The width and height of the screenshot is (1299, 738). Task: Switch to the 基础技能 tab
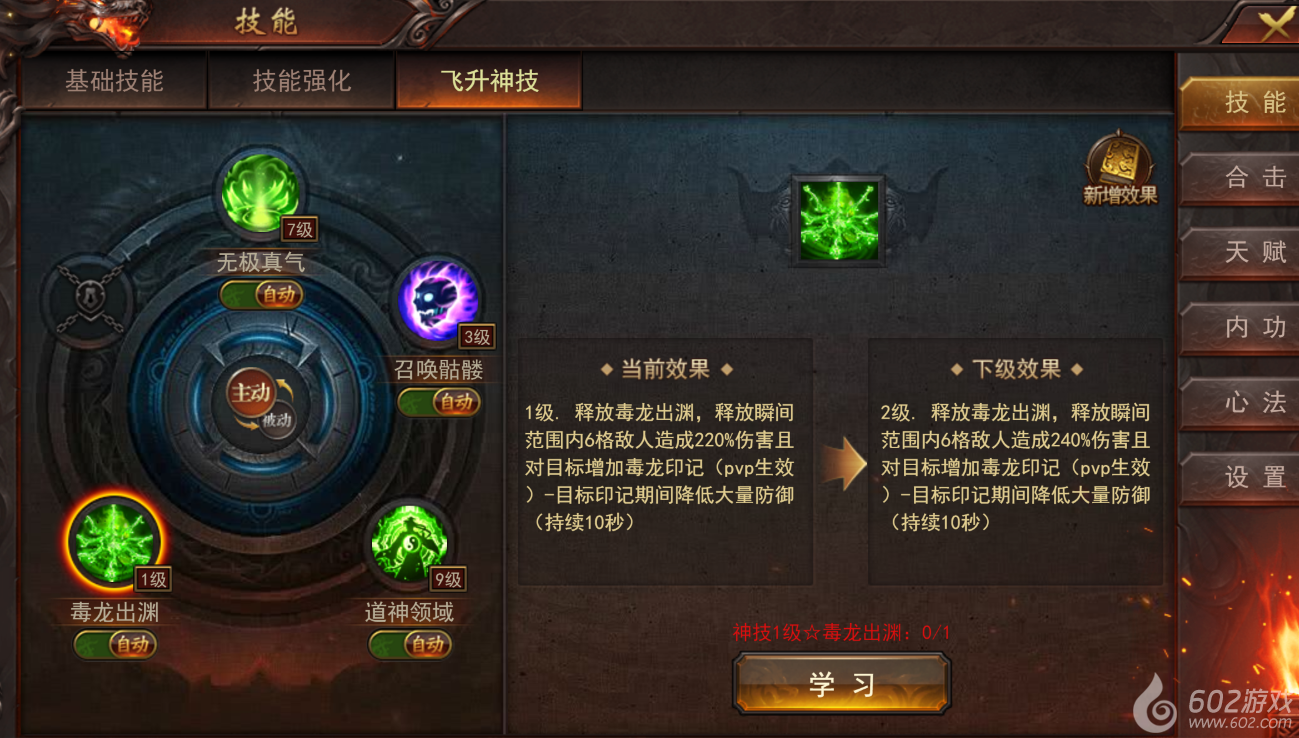point(114,81)
